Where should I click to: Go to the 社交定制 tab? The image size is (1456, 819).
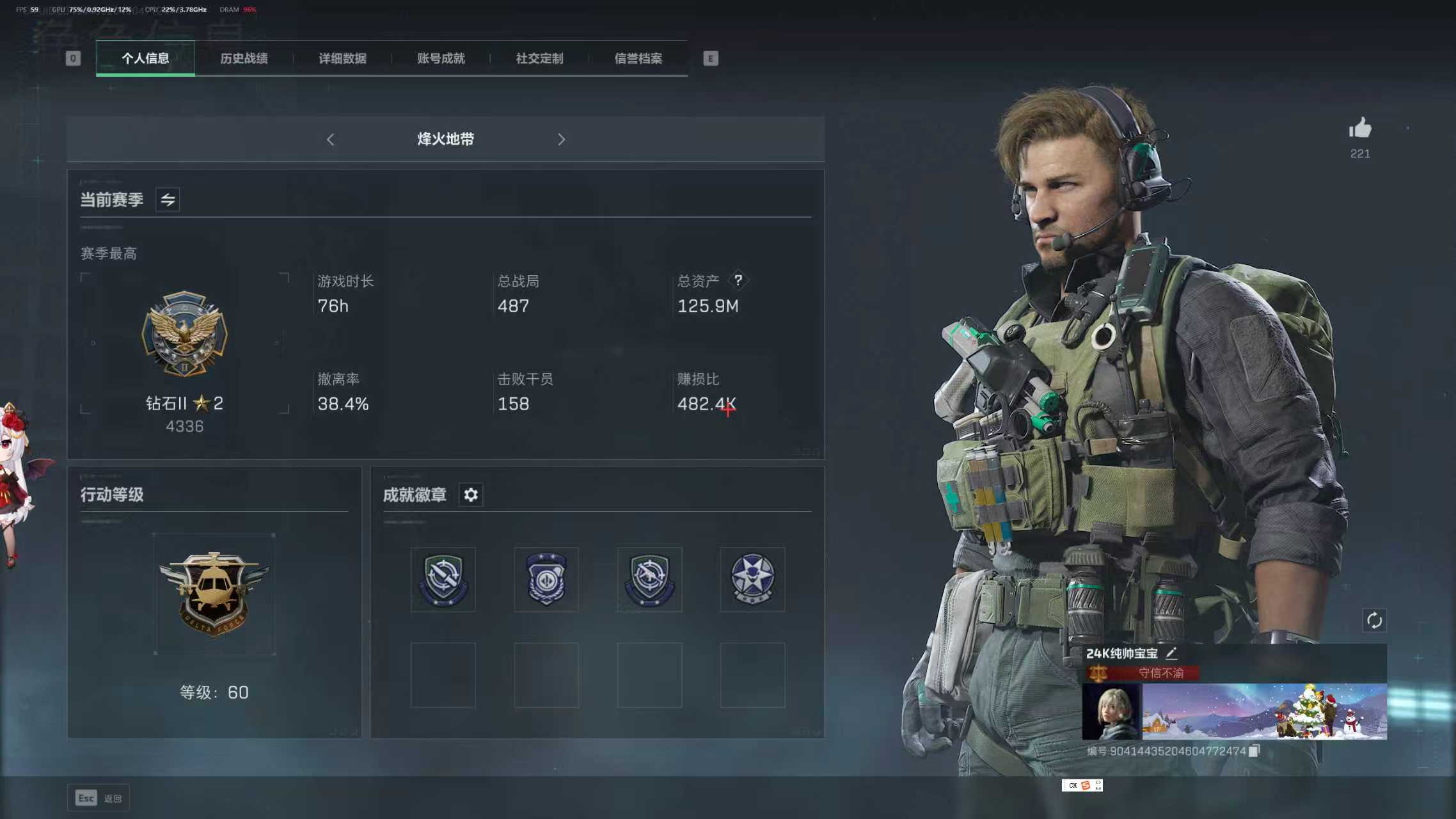[x=539, y=58]
